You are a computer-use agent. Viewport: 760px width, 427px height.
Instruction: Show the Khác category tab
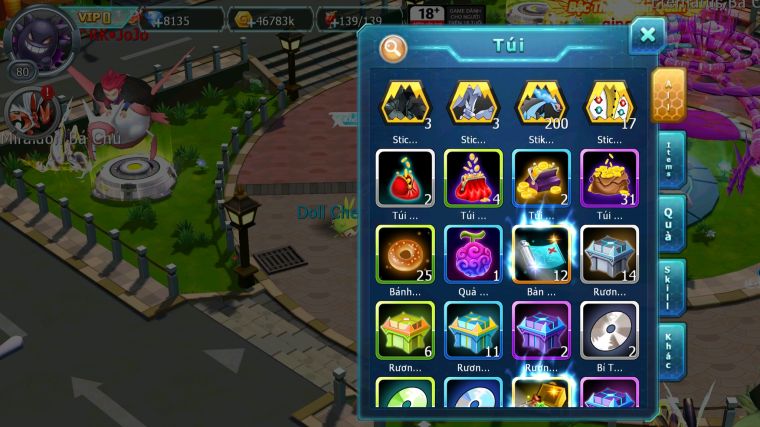[x=669, y=351]
